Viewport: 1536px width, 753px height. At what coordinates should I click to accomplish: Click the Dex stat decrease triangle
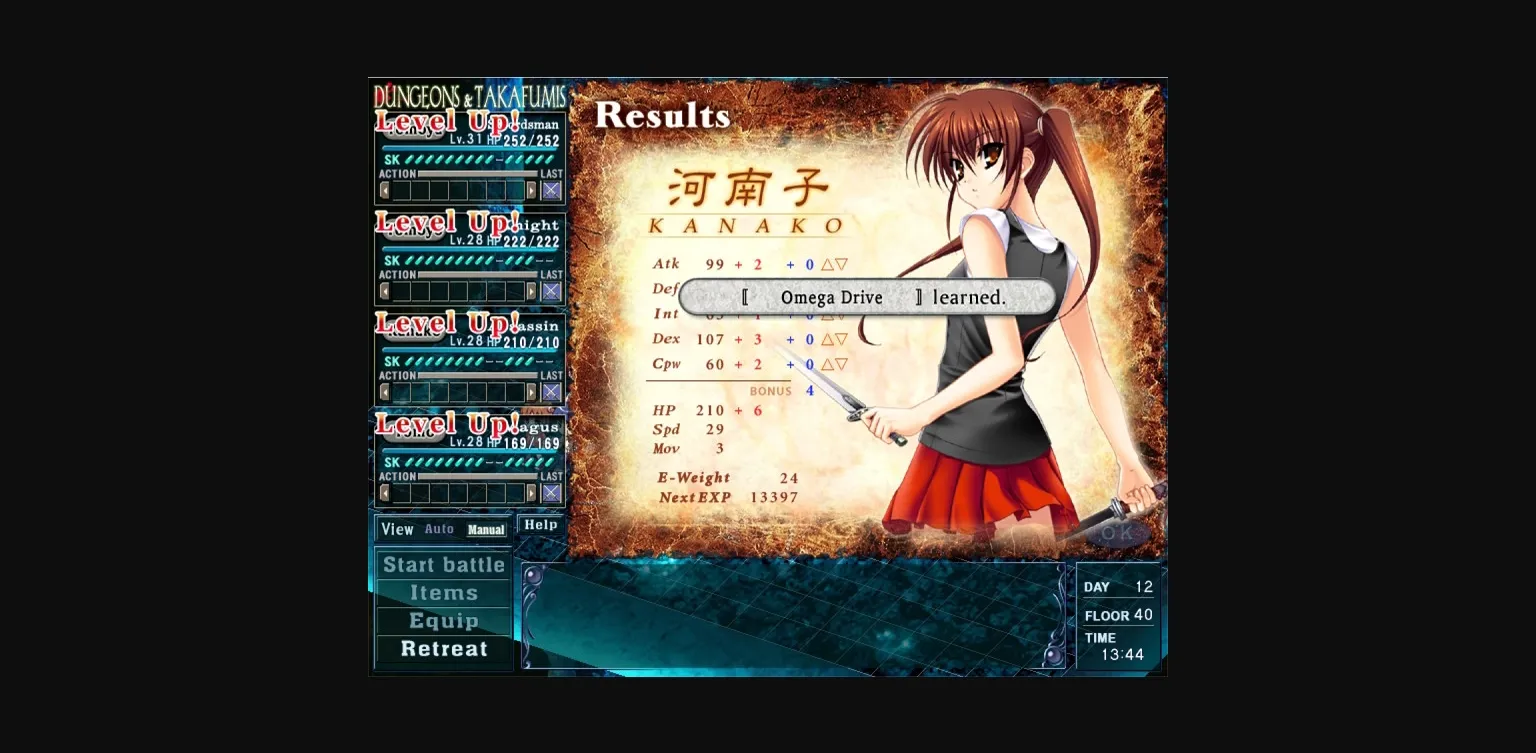click(x=842, y=339)
